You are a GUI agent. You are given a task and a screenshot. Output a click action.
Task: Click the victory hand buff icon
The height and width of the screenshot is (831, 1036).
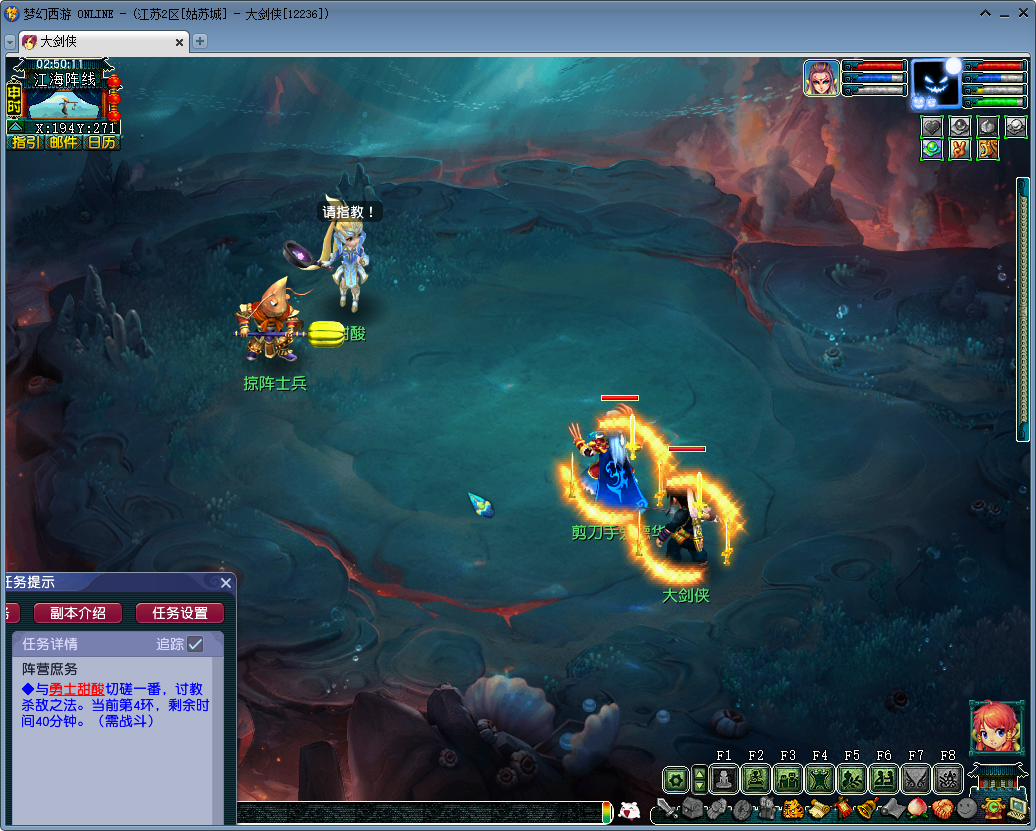tap(960, 149)
